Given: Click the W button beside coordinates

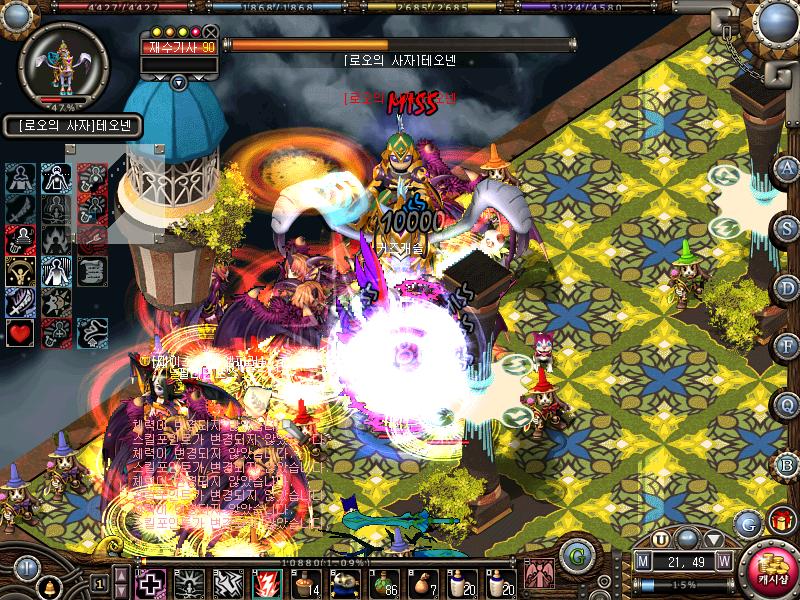Looking at the screenshot, I should (x=723, y=560).
